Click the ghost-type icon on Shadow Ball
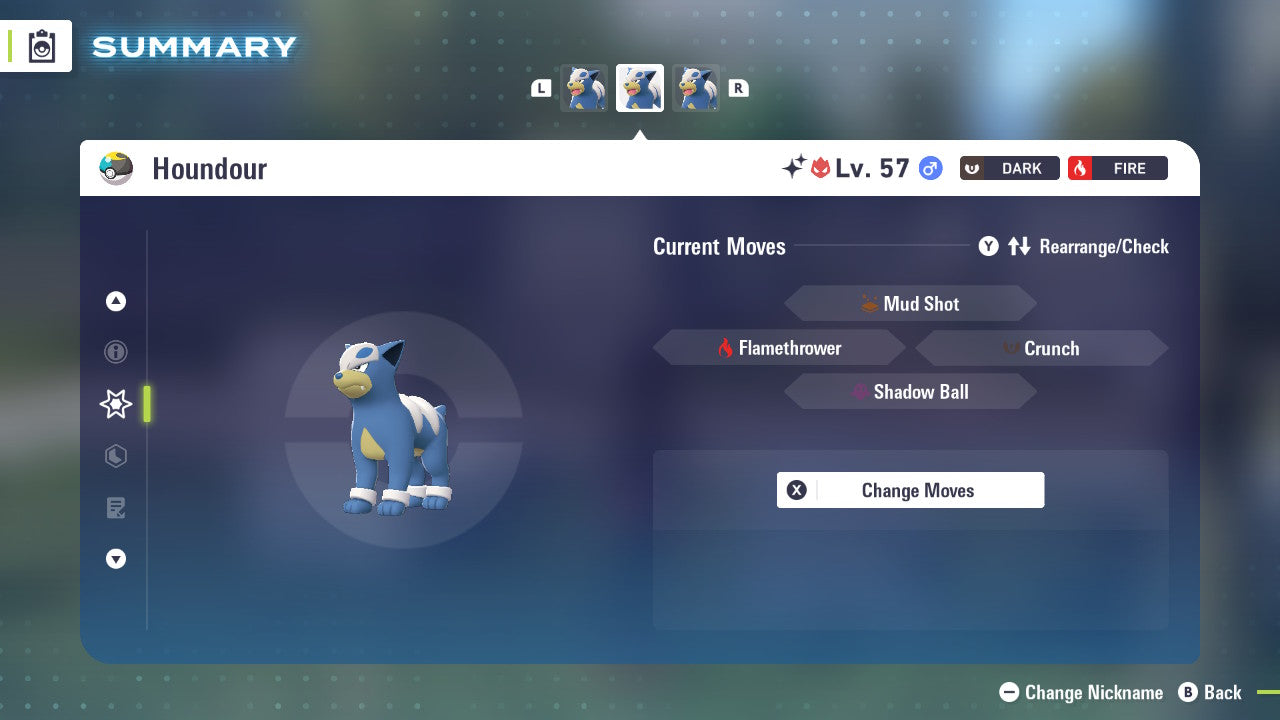This screenshot has height=720, width=1280. click(862, 392)
